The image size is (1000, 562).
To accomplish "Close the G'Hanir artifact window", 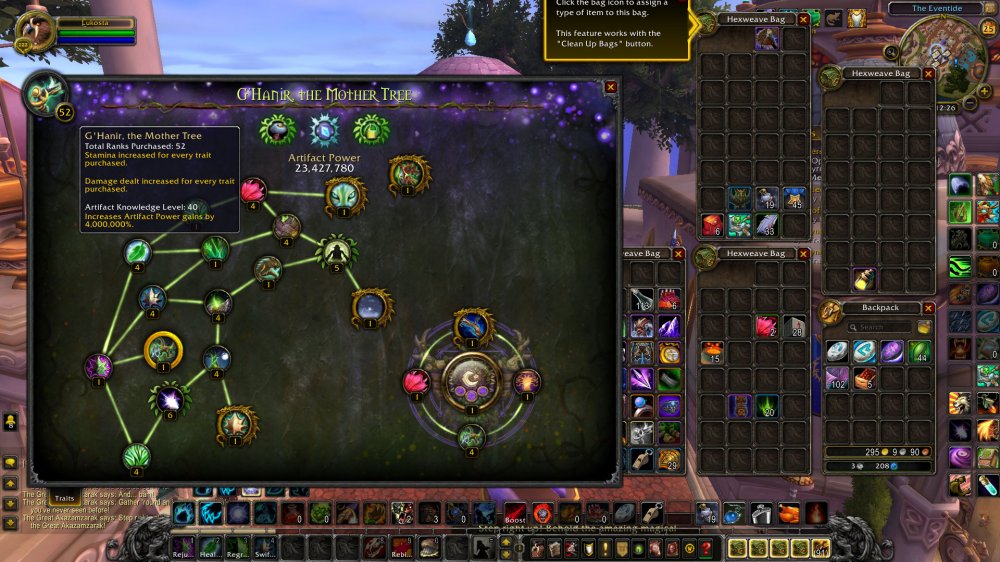I will pyautogui.click(x=611, y=87).
